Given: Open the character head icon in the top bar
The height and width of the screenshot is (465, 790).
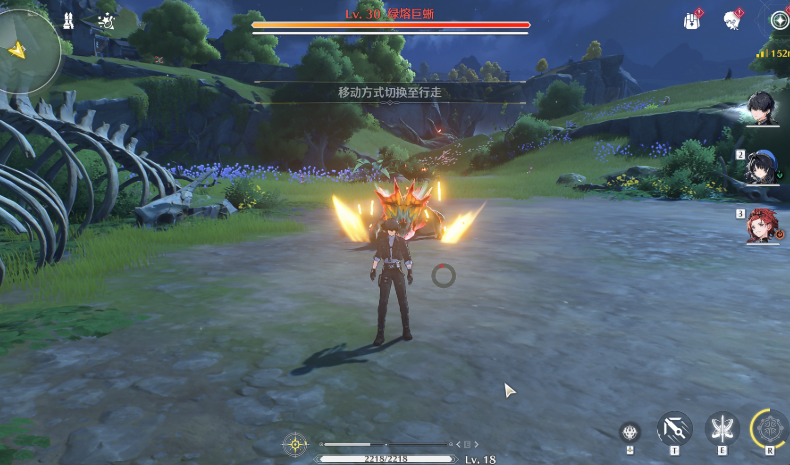Looking at the screenshot, I should point(733,20).
